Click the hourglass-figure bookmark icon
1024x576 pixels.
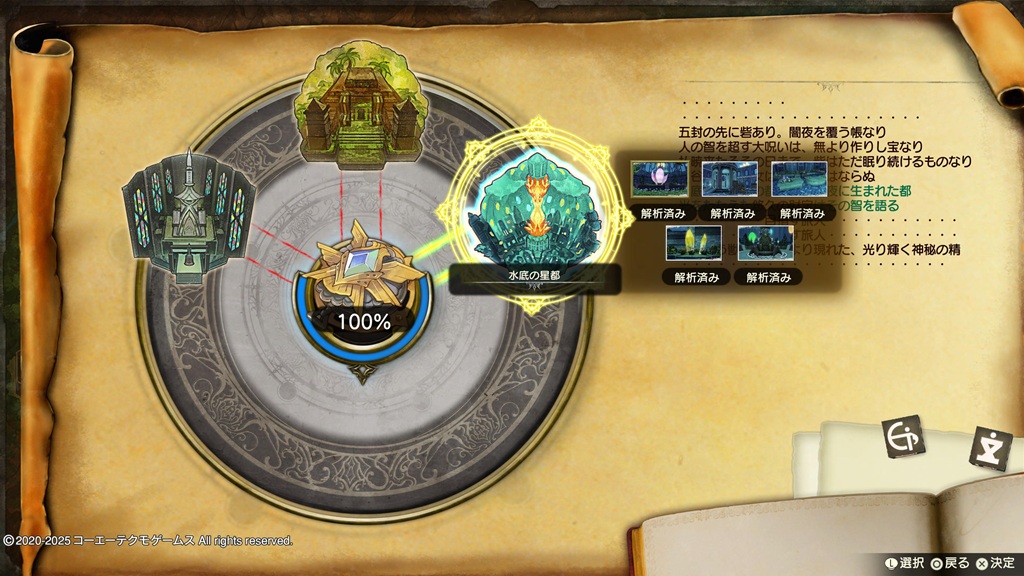click(x=985, y=446)
